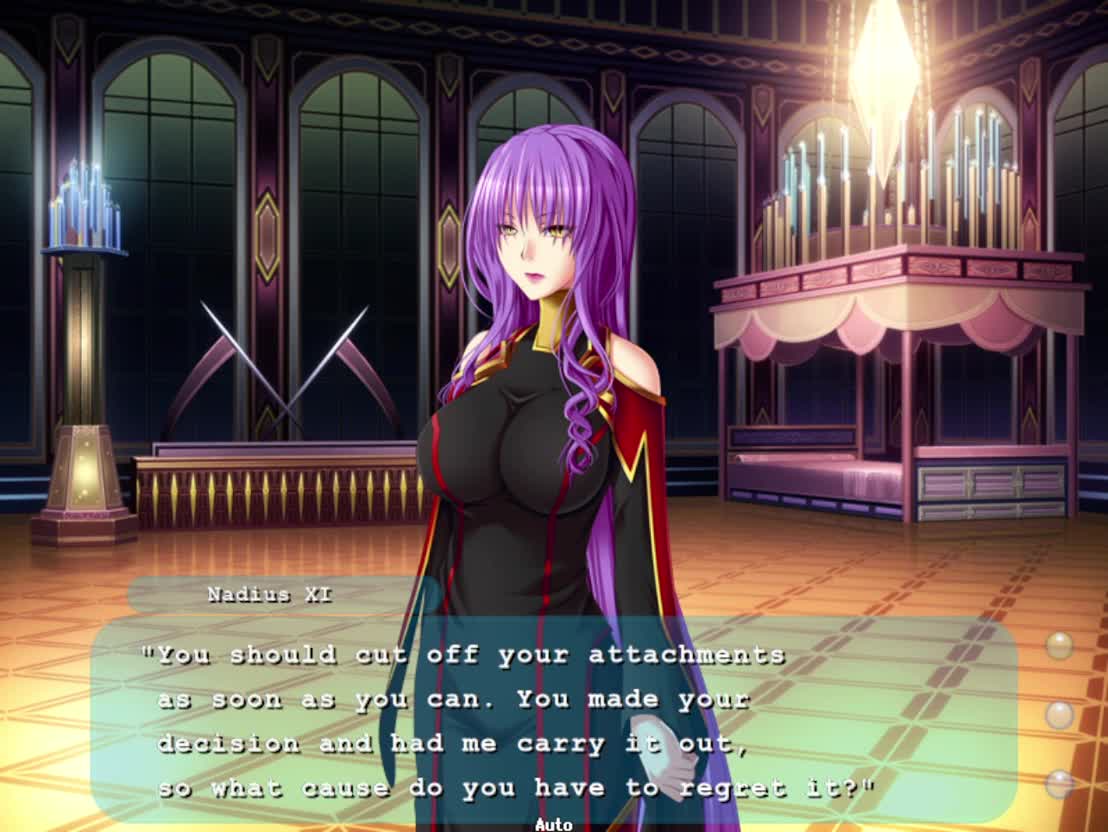Click the middle orb button beside dialogue
The height and width of the screenshot is (832, 1108).
(1059, 715)
